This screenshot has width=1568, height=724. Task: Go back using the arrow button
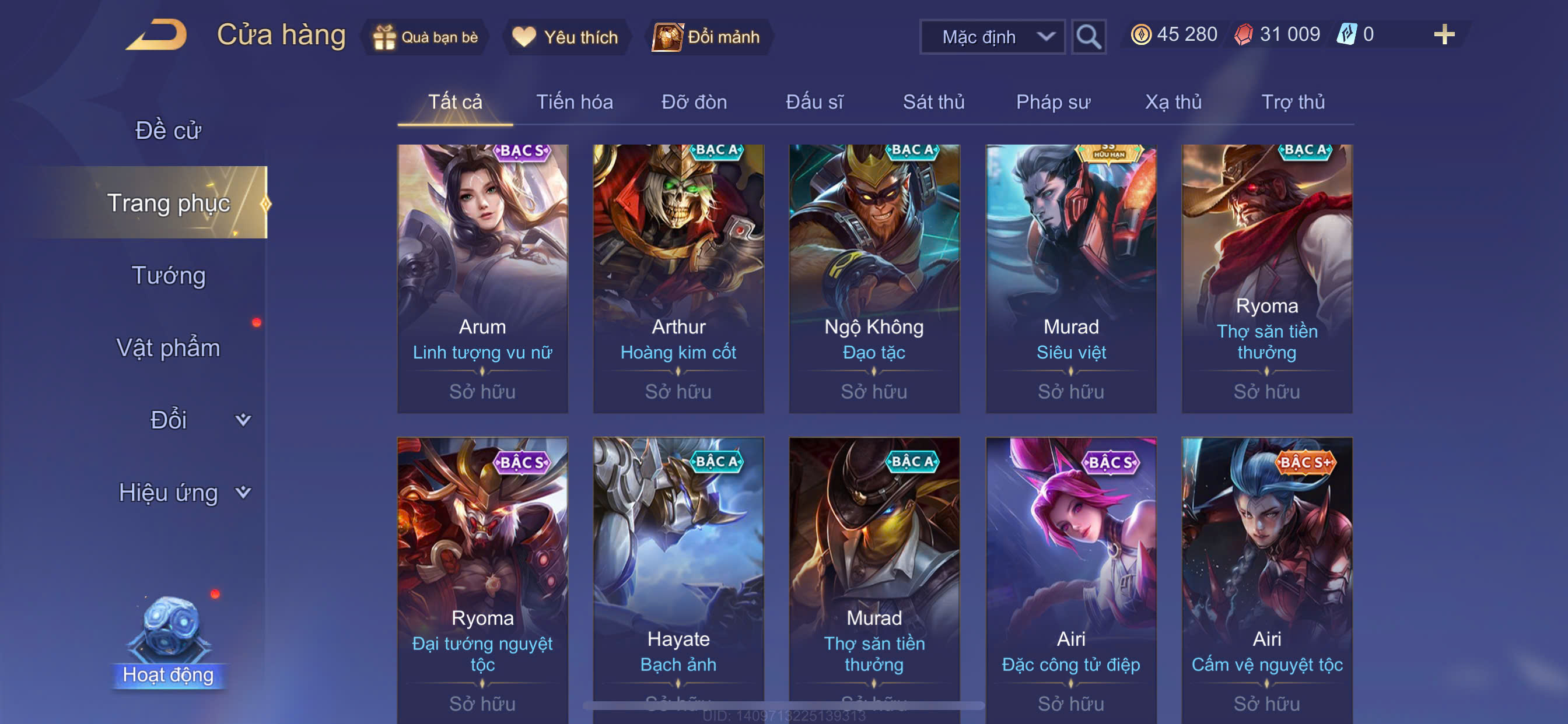click(x=157, y=36)
